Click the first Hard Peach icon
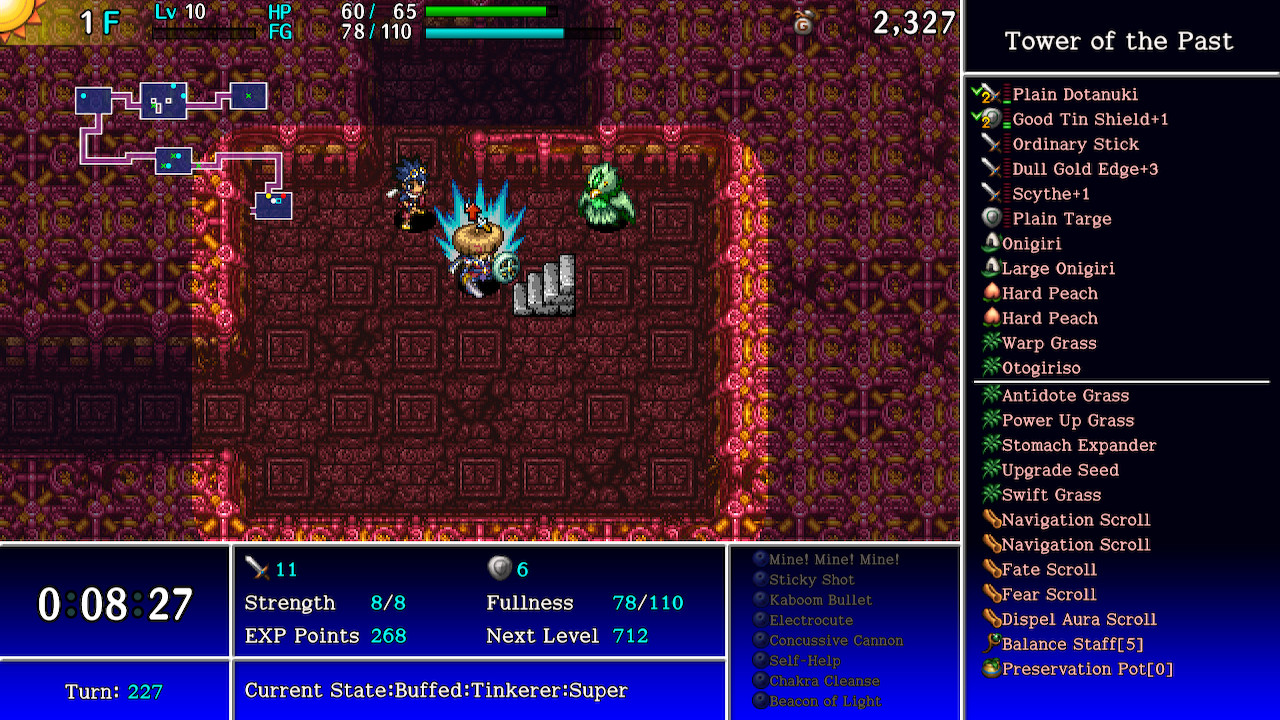 [992, 293]
